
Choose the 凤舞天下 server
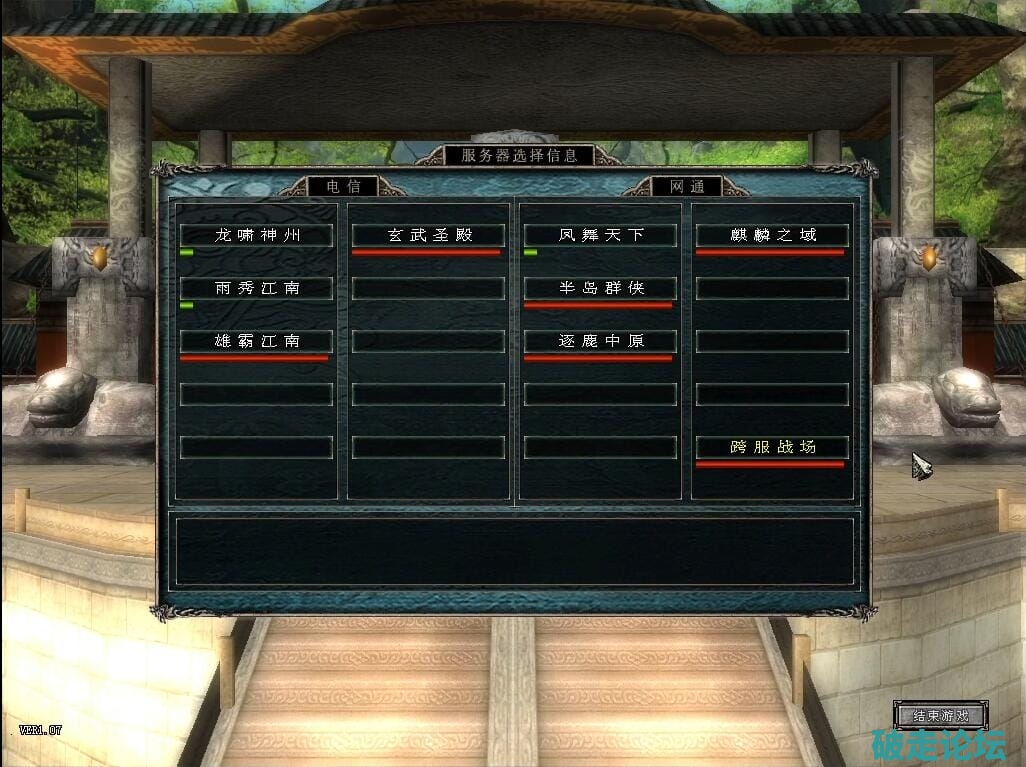coord(600,235)
